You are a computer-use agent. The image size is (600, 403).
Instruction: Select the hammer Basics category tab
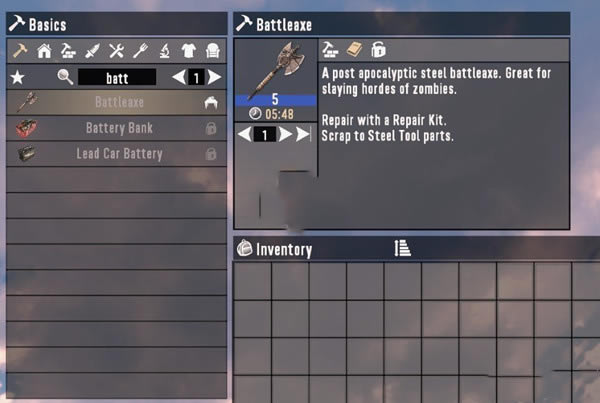18,50
